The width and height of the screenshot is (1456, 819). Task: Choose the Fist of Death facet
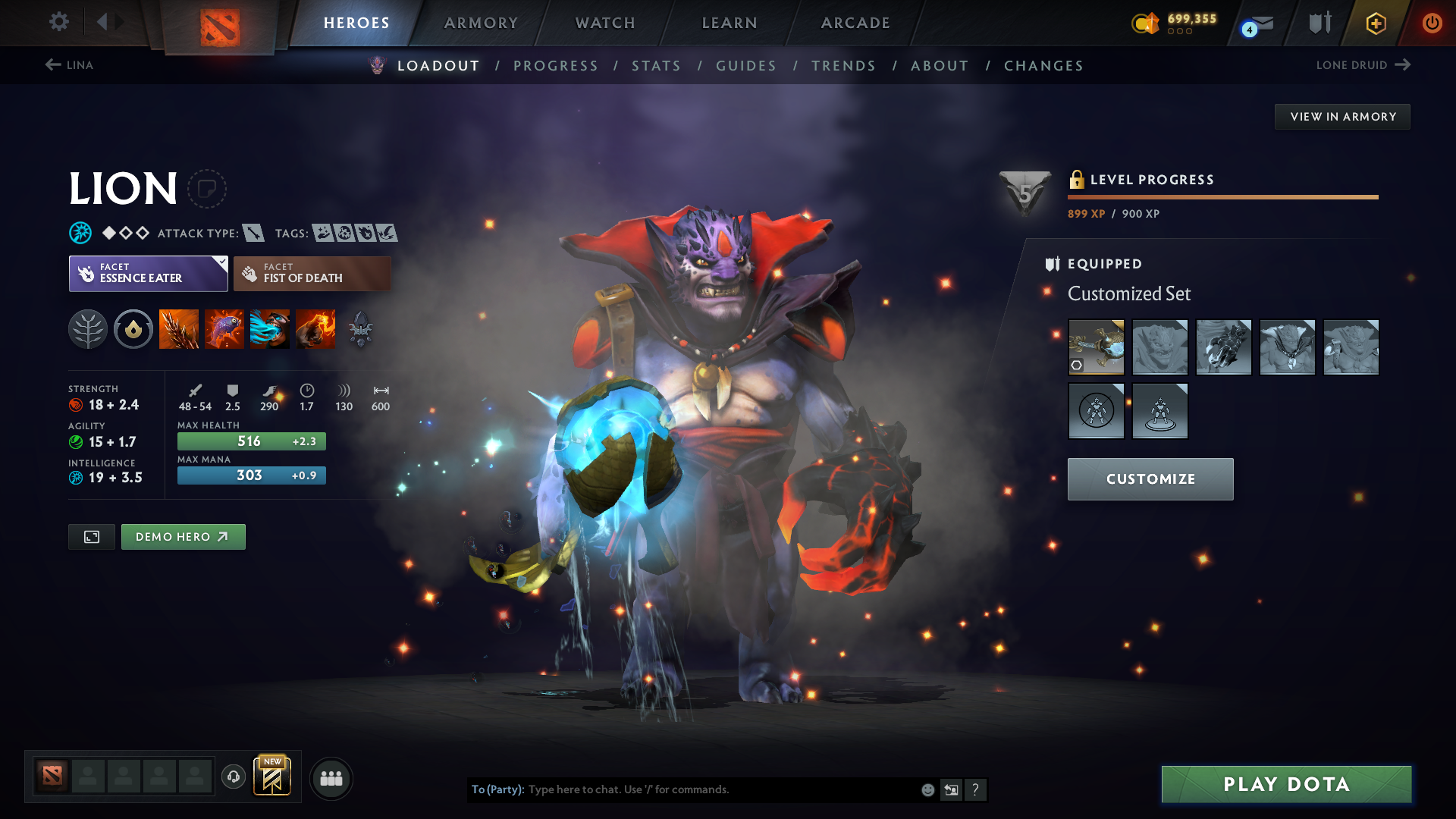(312, 274)
